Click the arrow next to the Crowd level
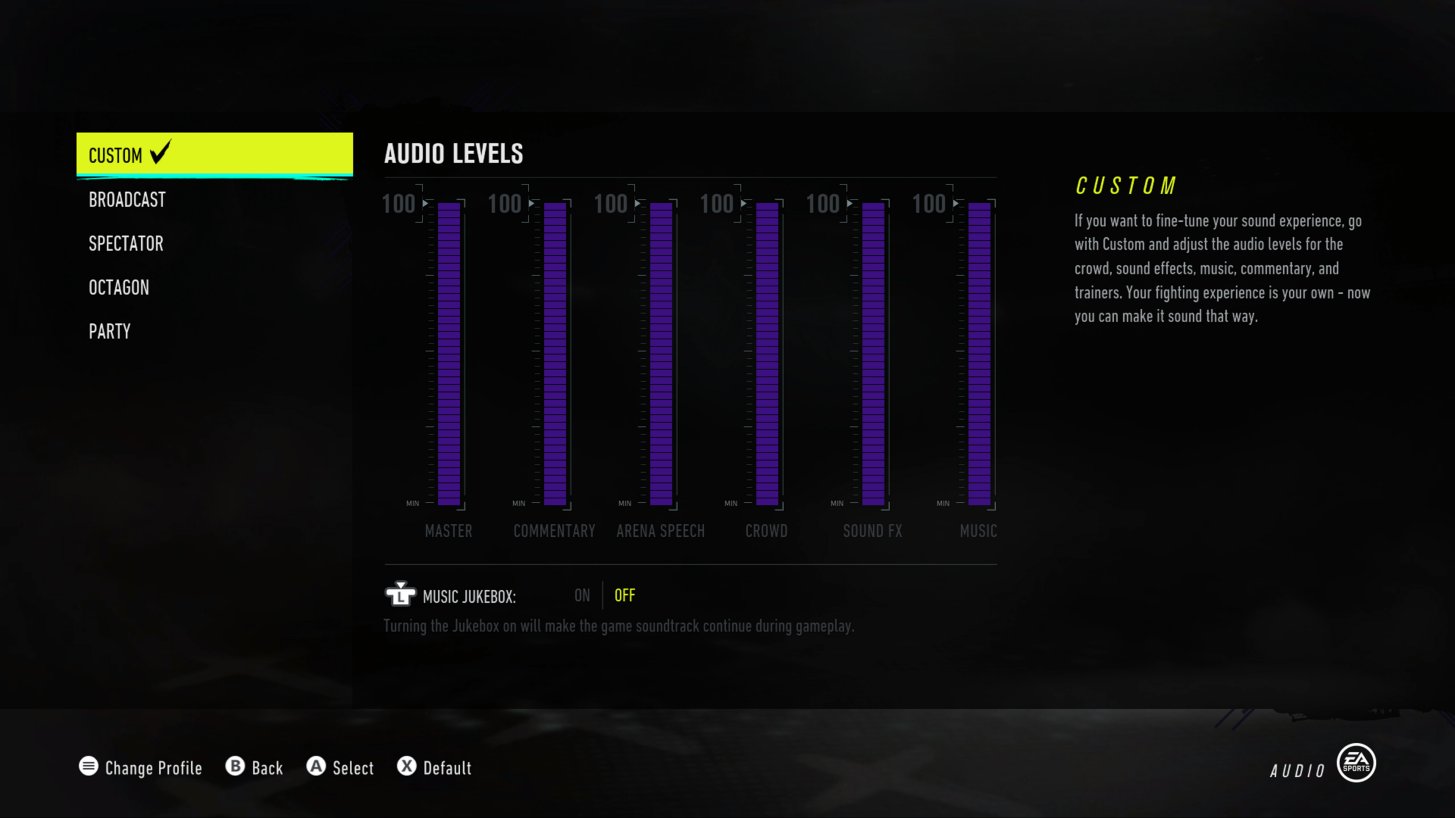1455x818 pixels. pyautogui.click(x=742, y=204)
